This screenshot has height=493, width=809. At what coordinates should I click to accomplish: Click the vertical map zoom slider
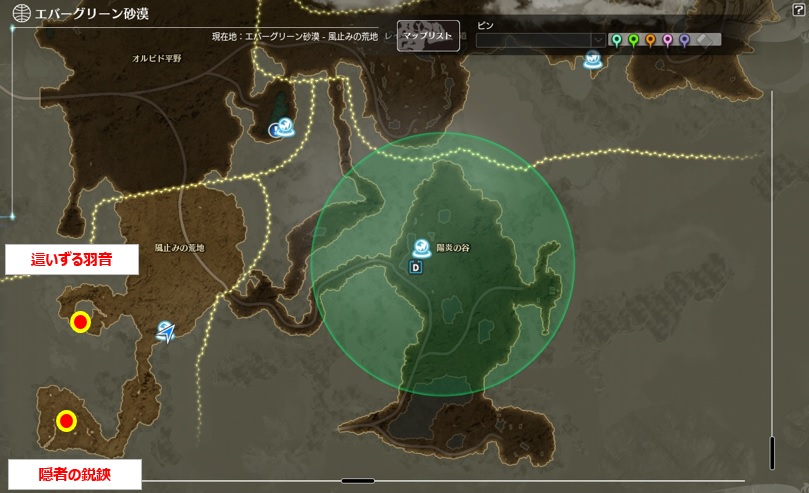tap(771, 452)
